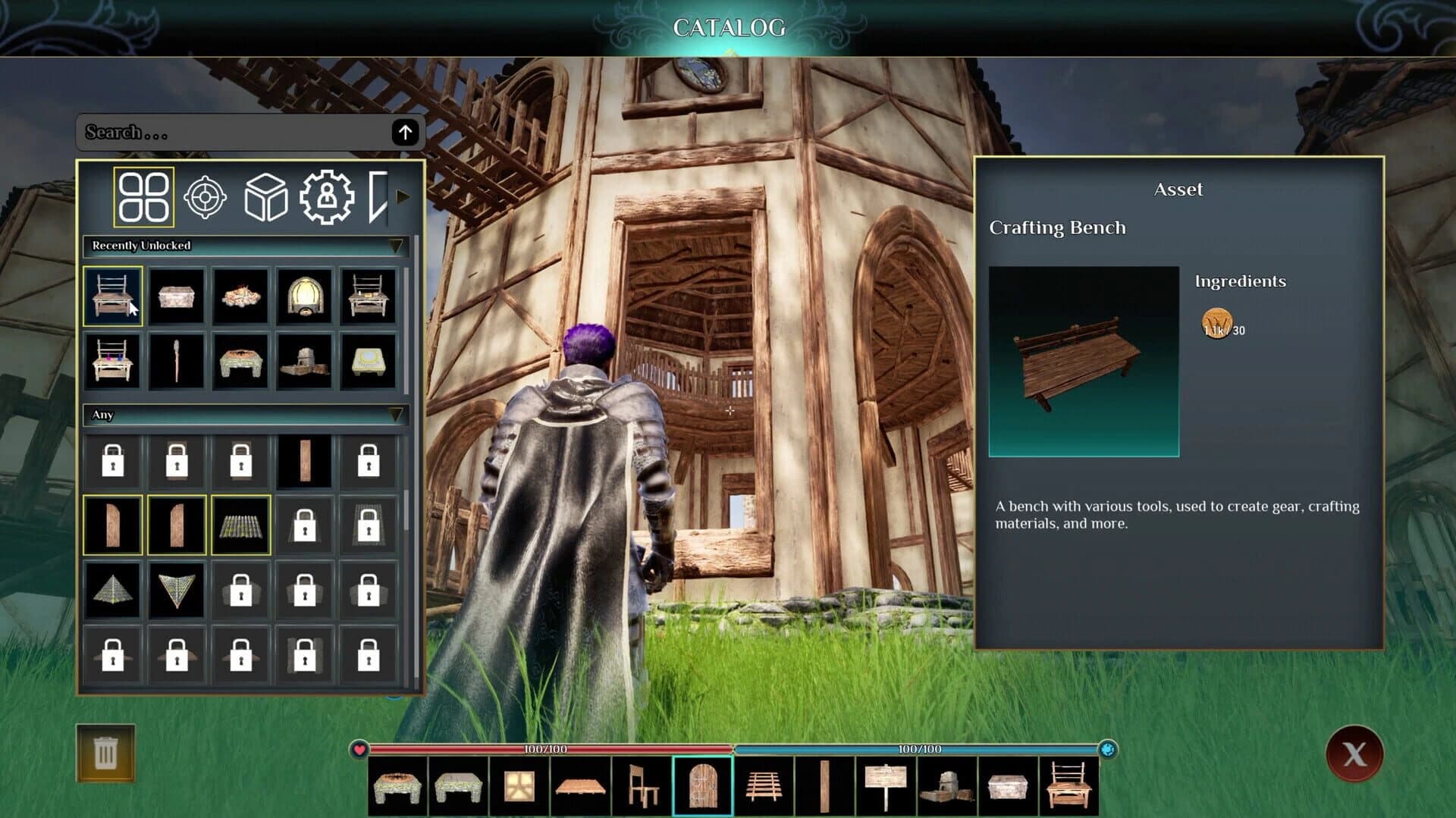
Task: Click the trash can delete button
Action: 106,752
